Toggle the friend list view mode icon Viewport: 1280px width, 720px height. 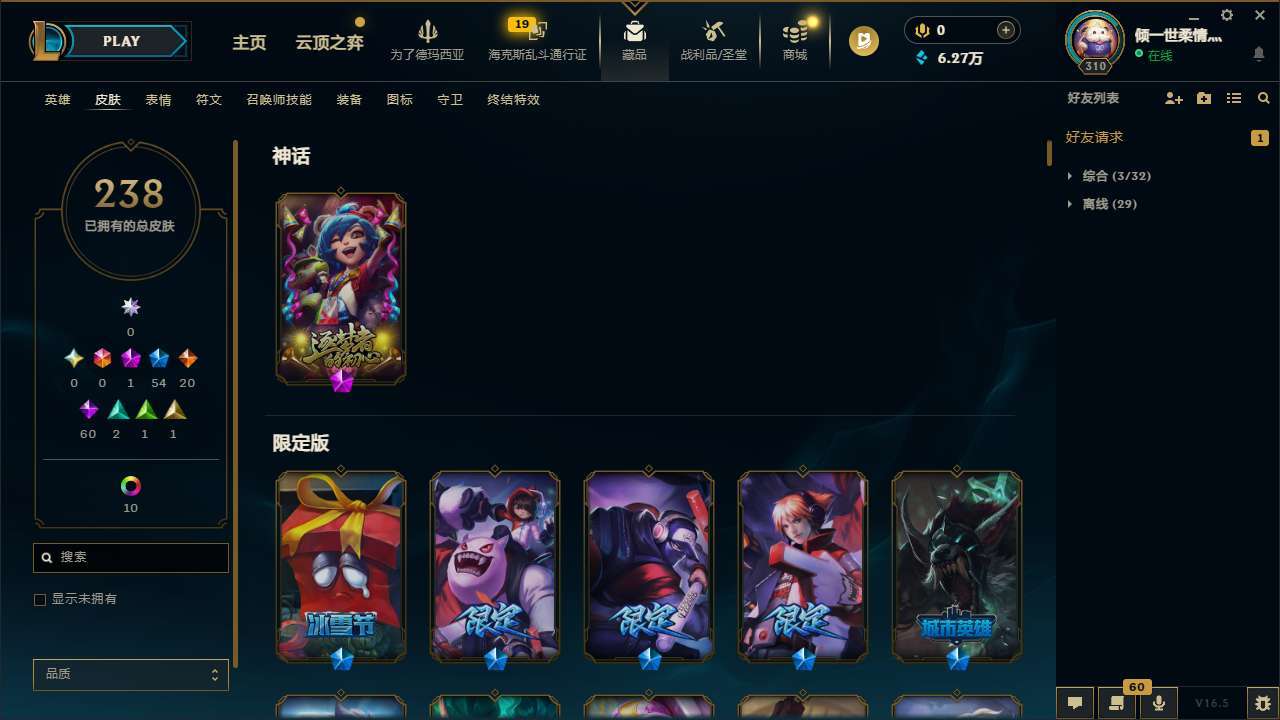1234,98
